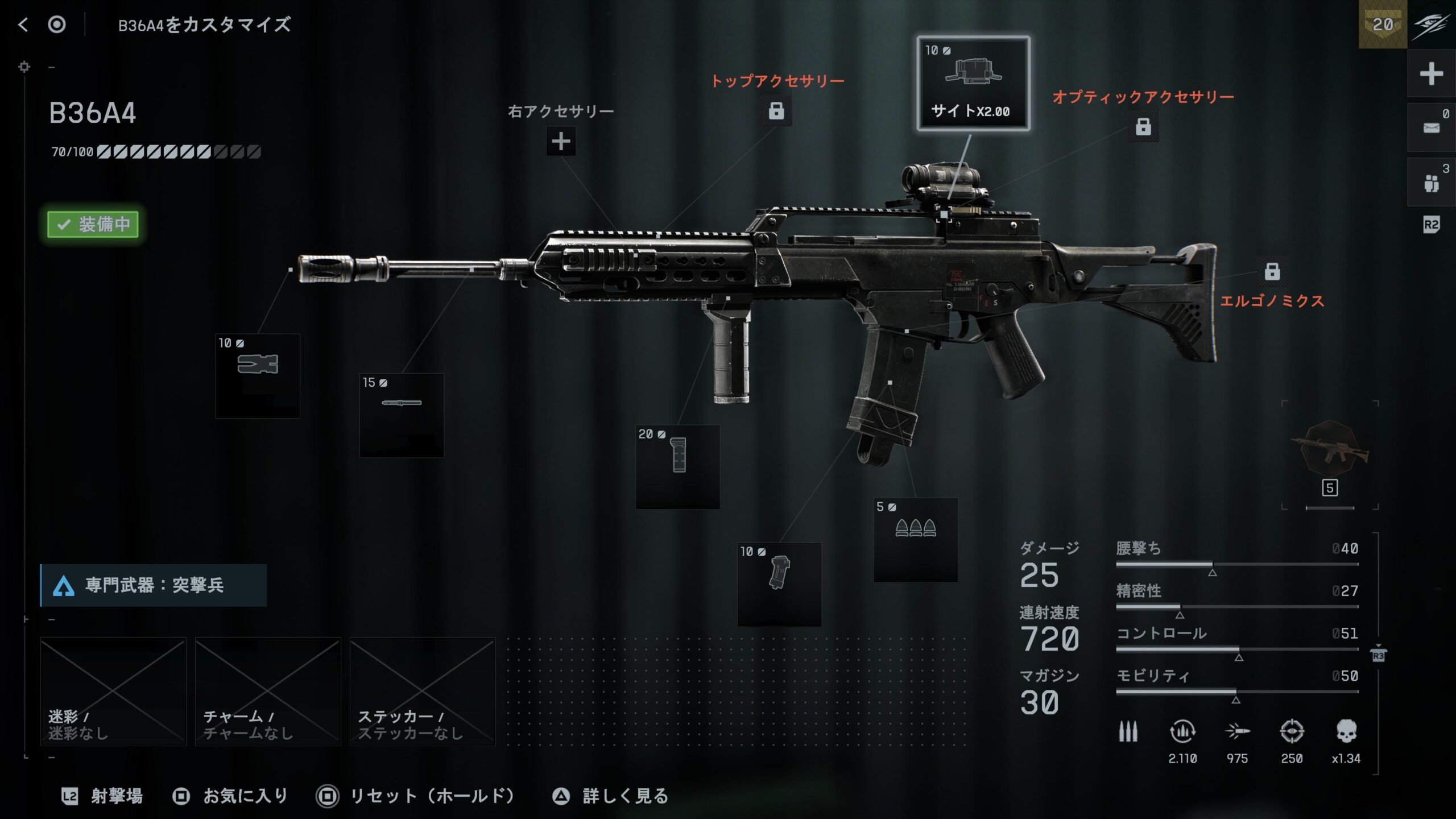Image resolution: width=1456 pixels, height=819 pixels.
Task: Open the vertical foregrip underbarrel slot
Action: tap(677, 466)
